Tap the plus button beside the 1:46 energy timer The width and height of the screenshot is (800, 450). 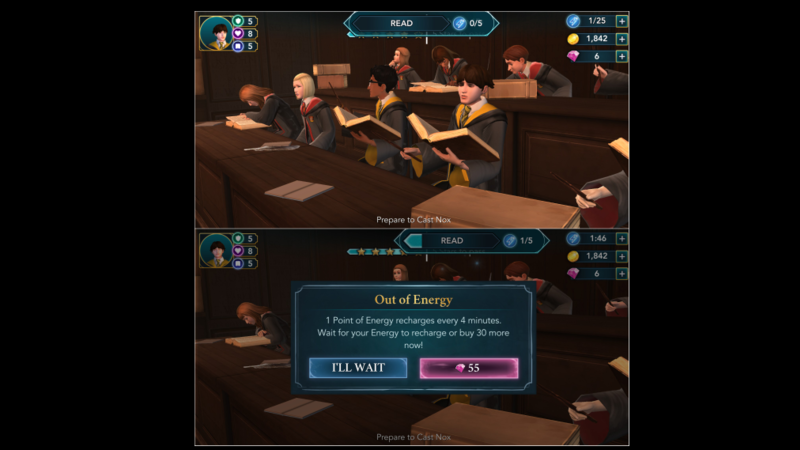pos(622,239)
